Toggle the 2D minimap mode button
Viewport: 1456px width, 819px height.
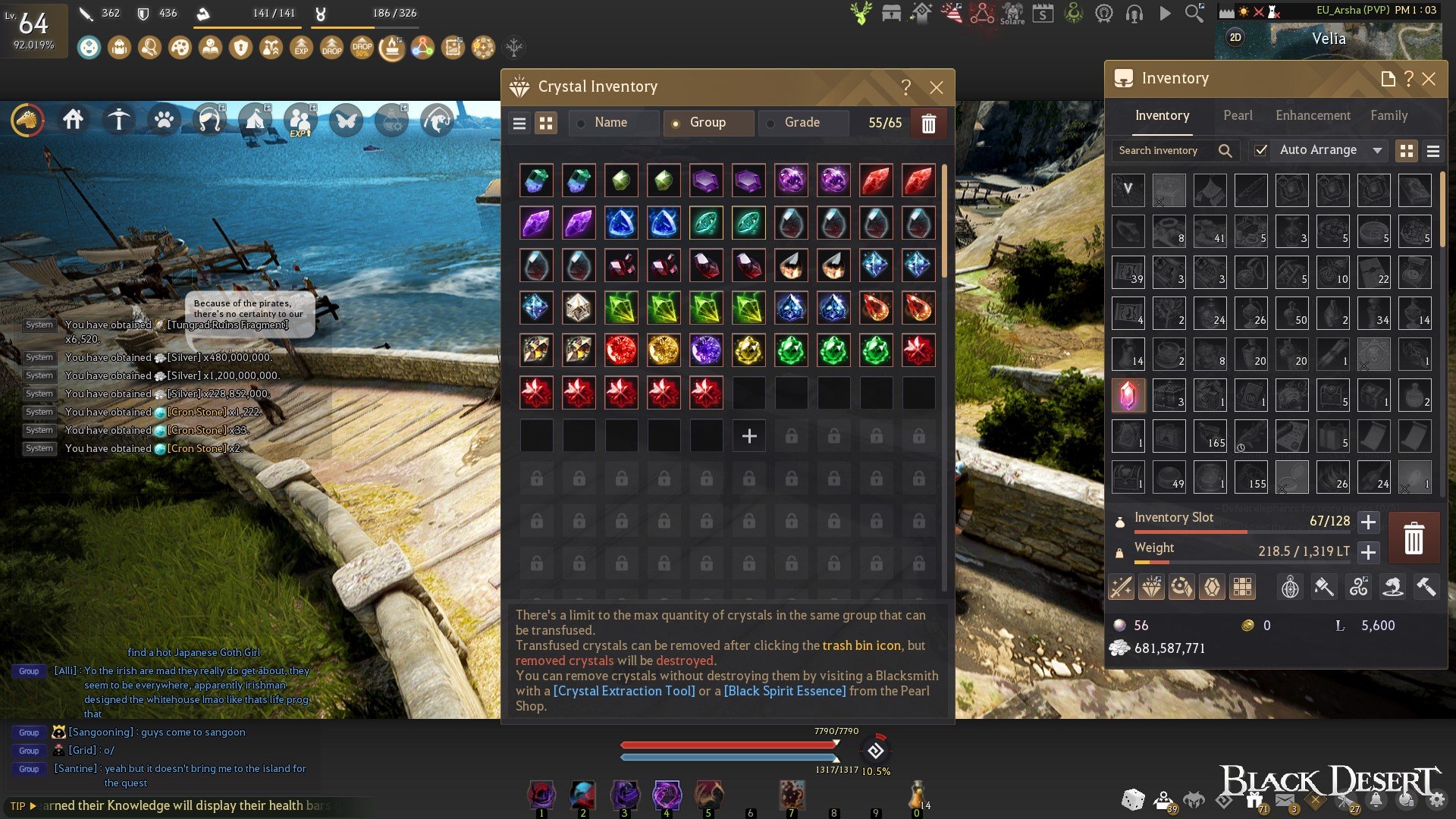[1235, 38]
